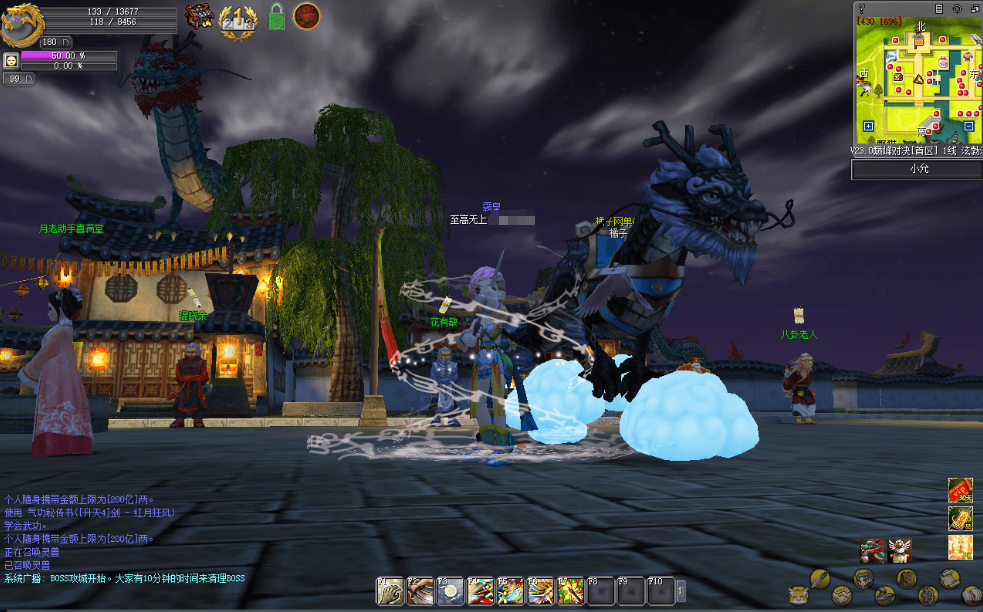Select the white eagle mount icon
The image size is (983, 612).
(899, 550)
